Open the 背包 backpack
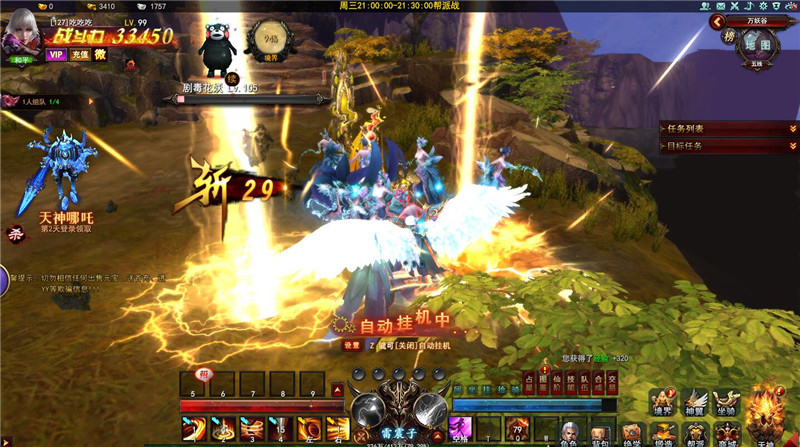Viewport: 800px width, 447px height. click(x=600, y=431)
